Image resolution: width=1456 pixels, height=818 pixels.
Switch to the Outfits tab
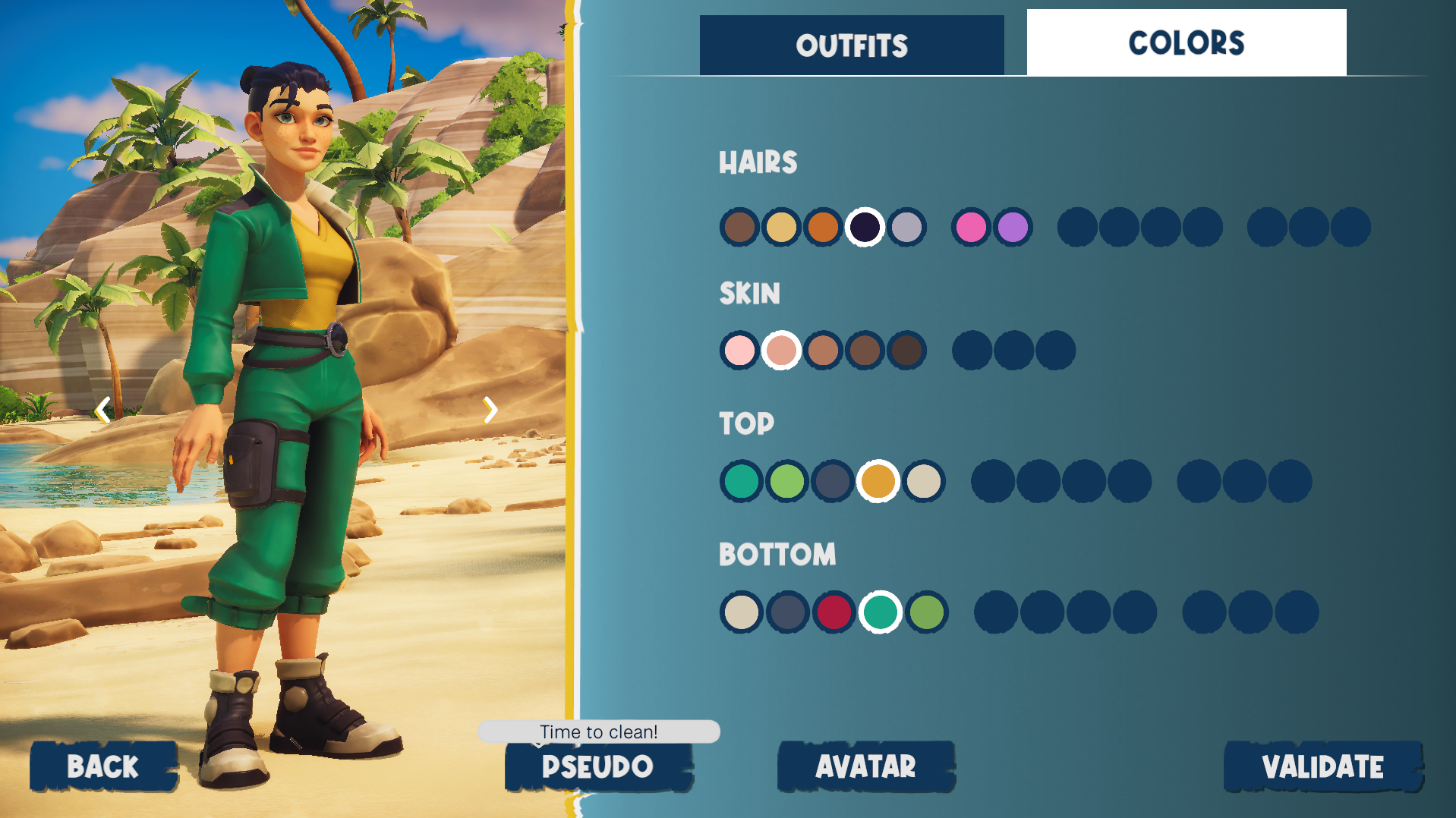851,46
